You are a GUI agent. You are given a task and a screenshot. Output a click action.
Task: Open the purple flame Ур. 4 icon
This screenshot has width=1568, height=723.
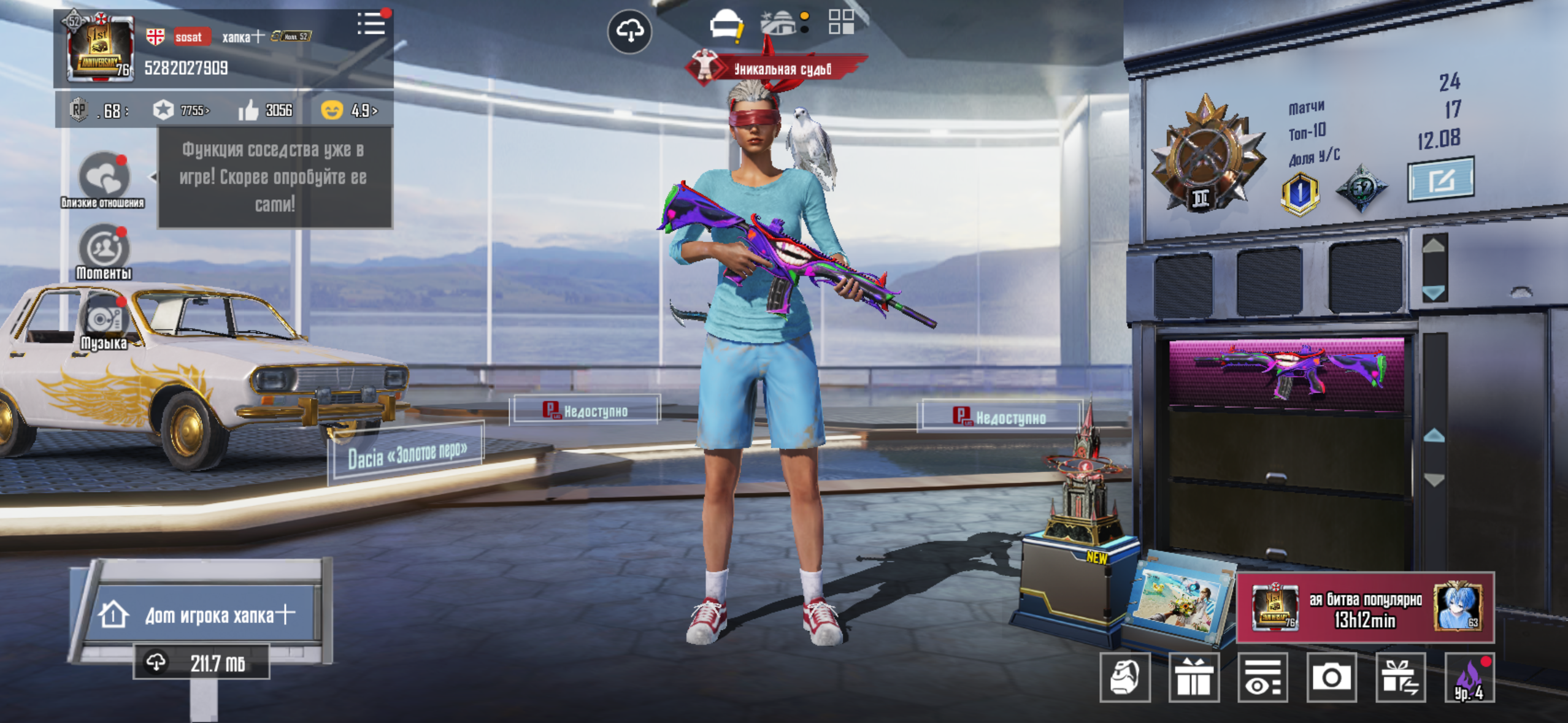[x=1469, y=677]
